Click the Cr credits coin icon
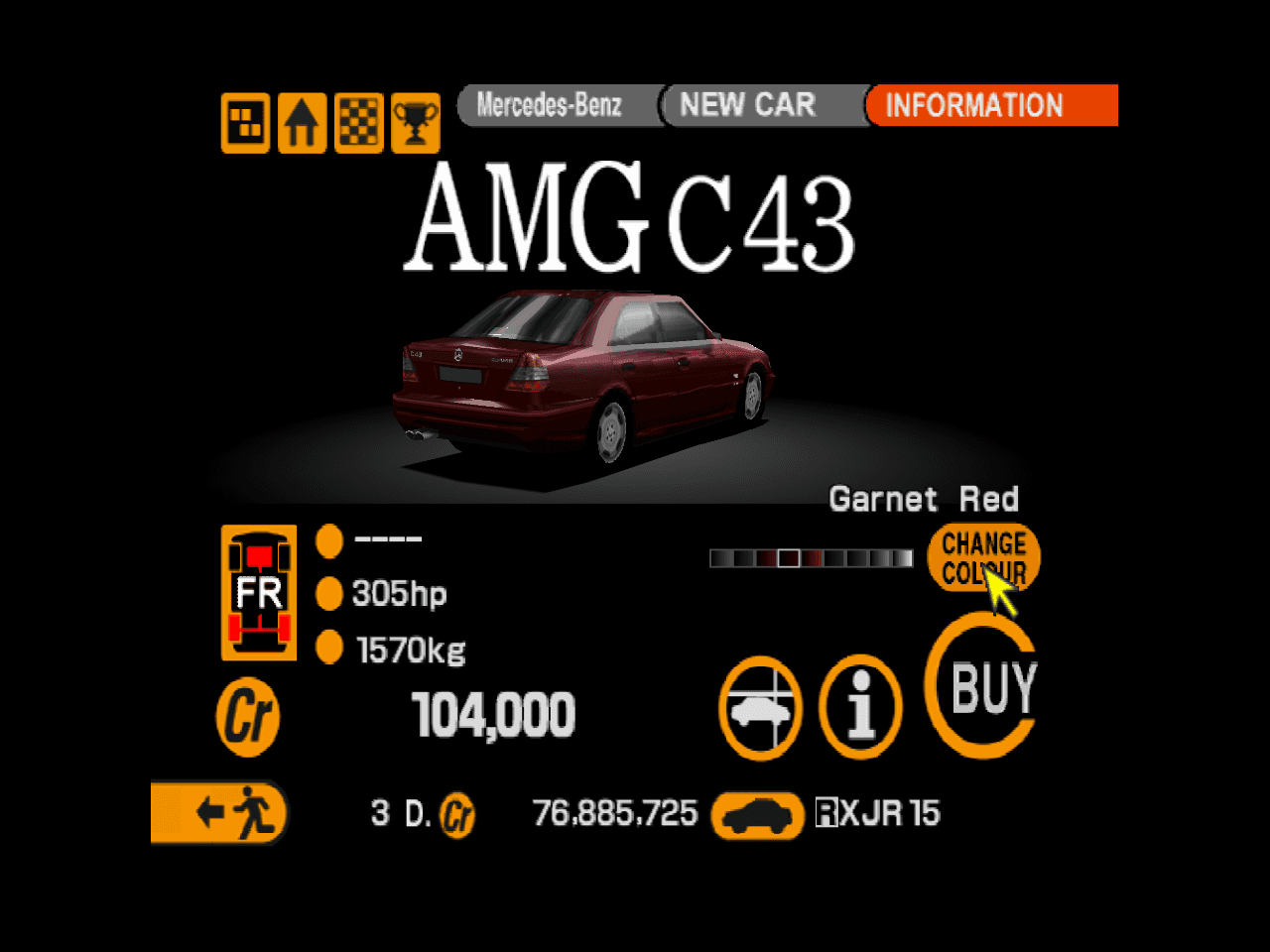The image size is (1270, 952). coord(247,716)
